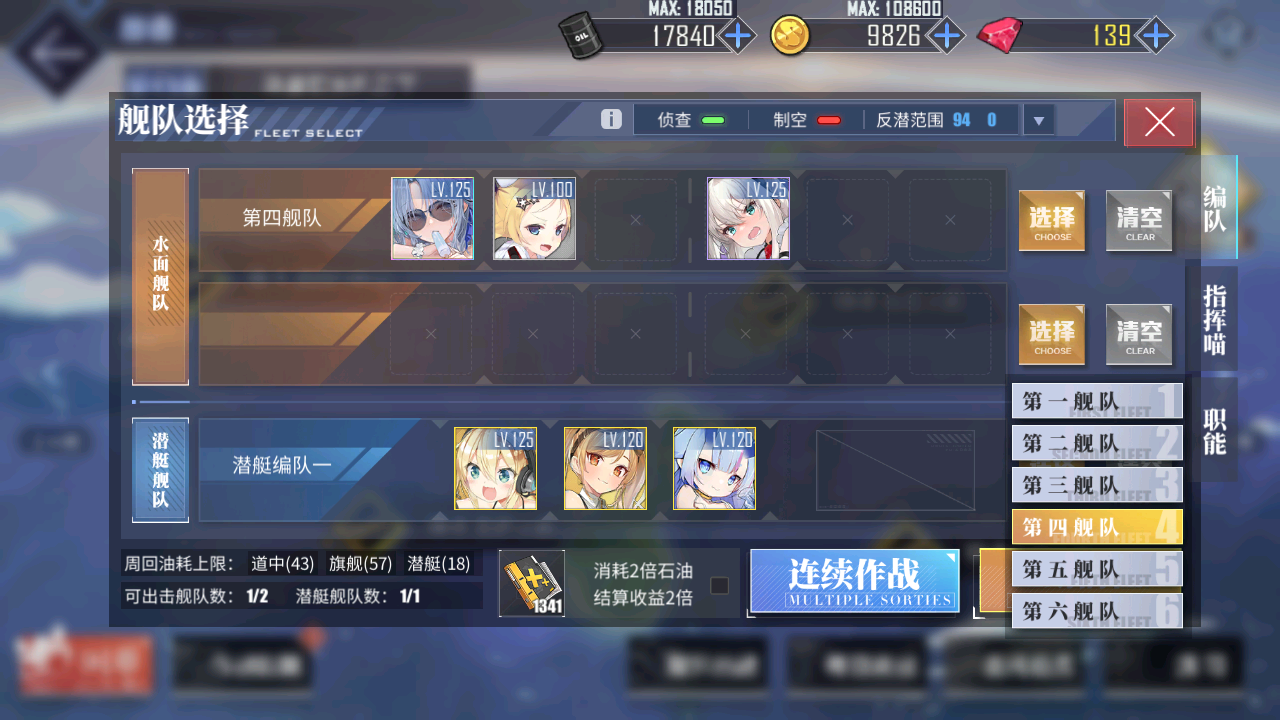Switch to the 职能 side tab
The height and width of the screenshot is (720, 1280).
1214,431
